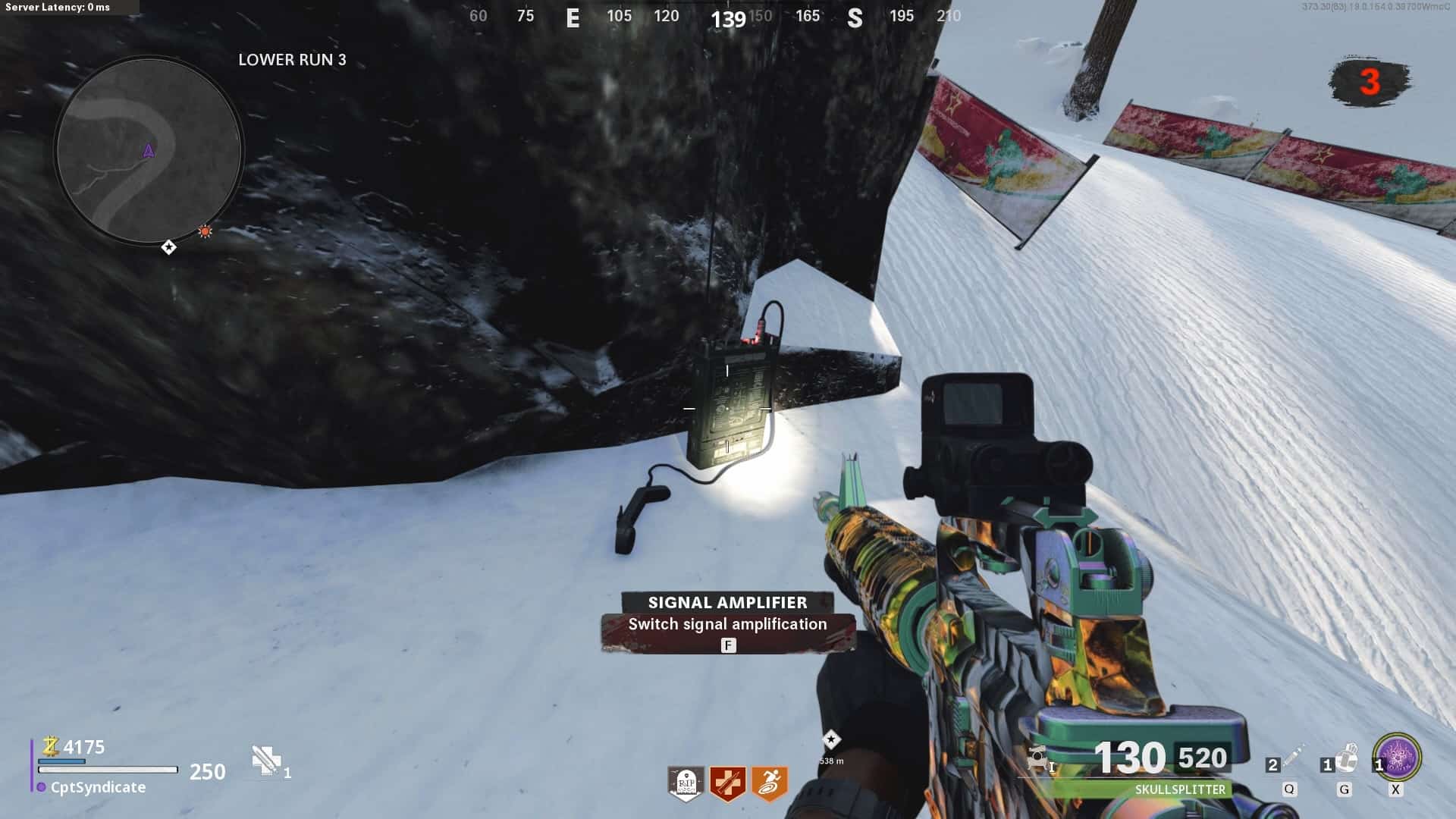Select the Quick Revive perk icon
This screenshot has width=1456, height=819.
[727, 783]
